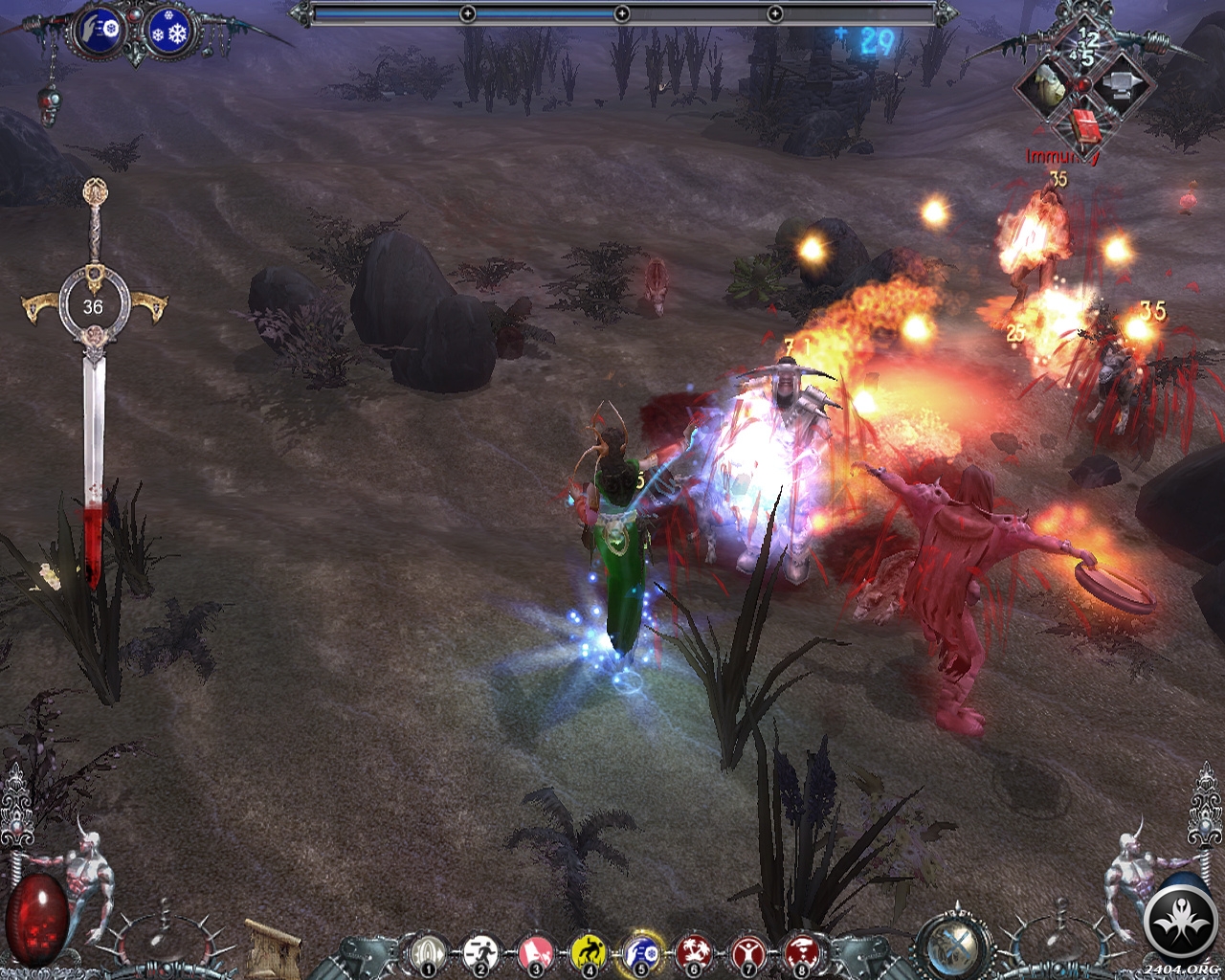Select the highlighted blue frost skill in slot 5
Viewport: 1225px width, 980px height.
[x=641, y=952]
